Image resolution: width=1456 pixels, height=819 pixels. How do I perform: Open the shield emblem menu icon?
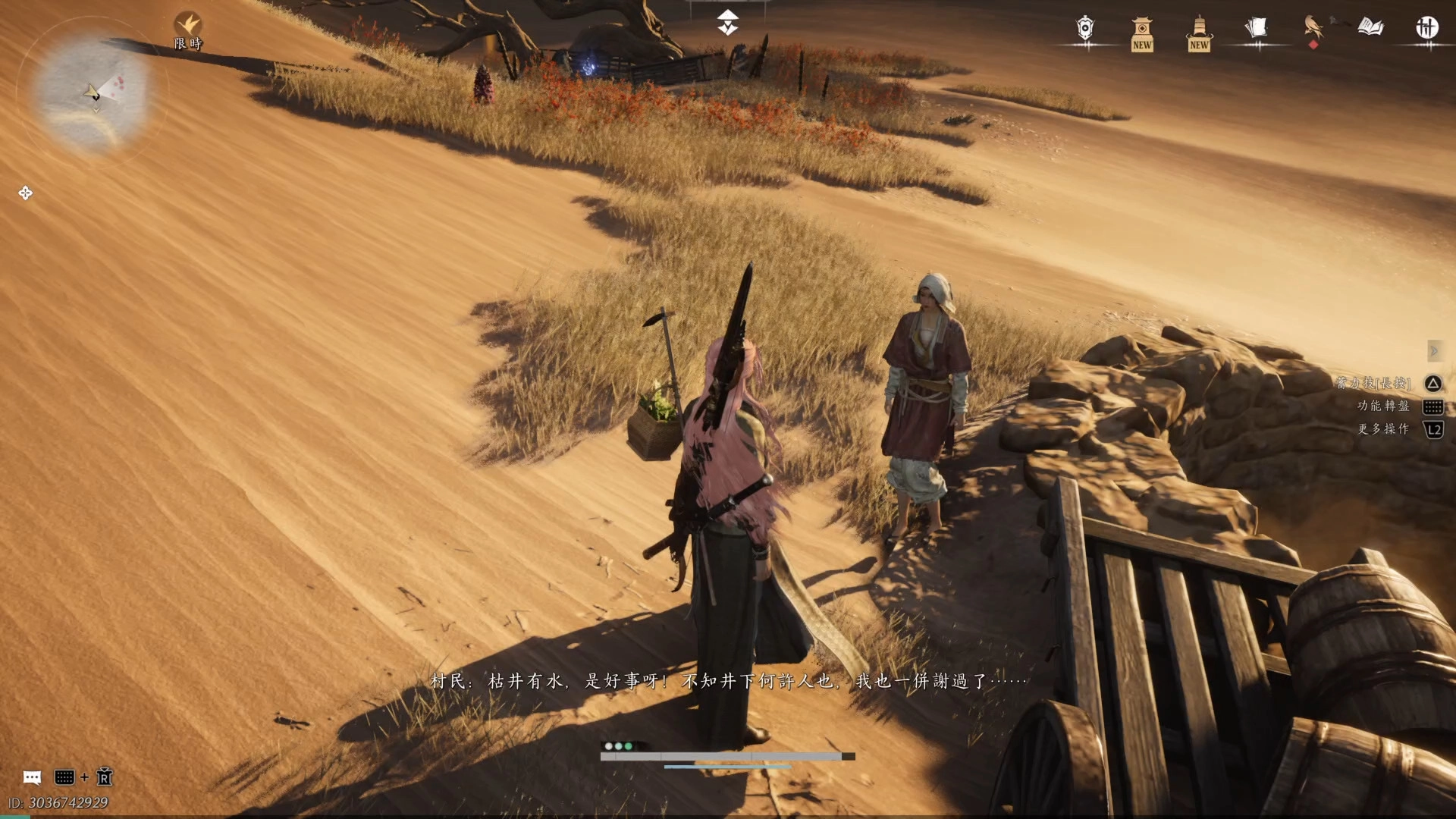click(1085, 29)
